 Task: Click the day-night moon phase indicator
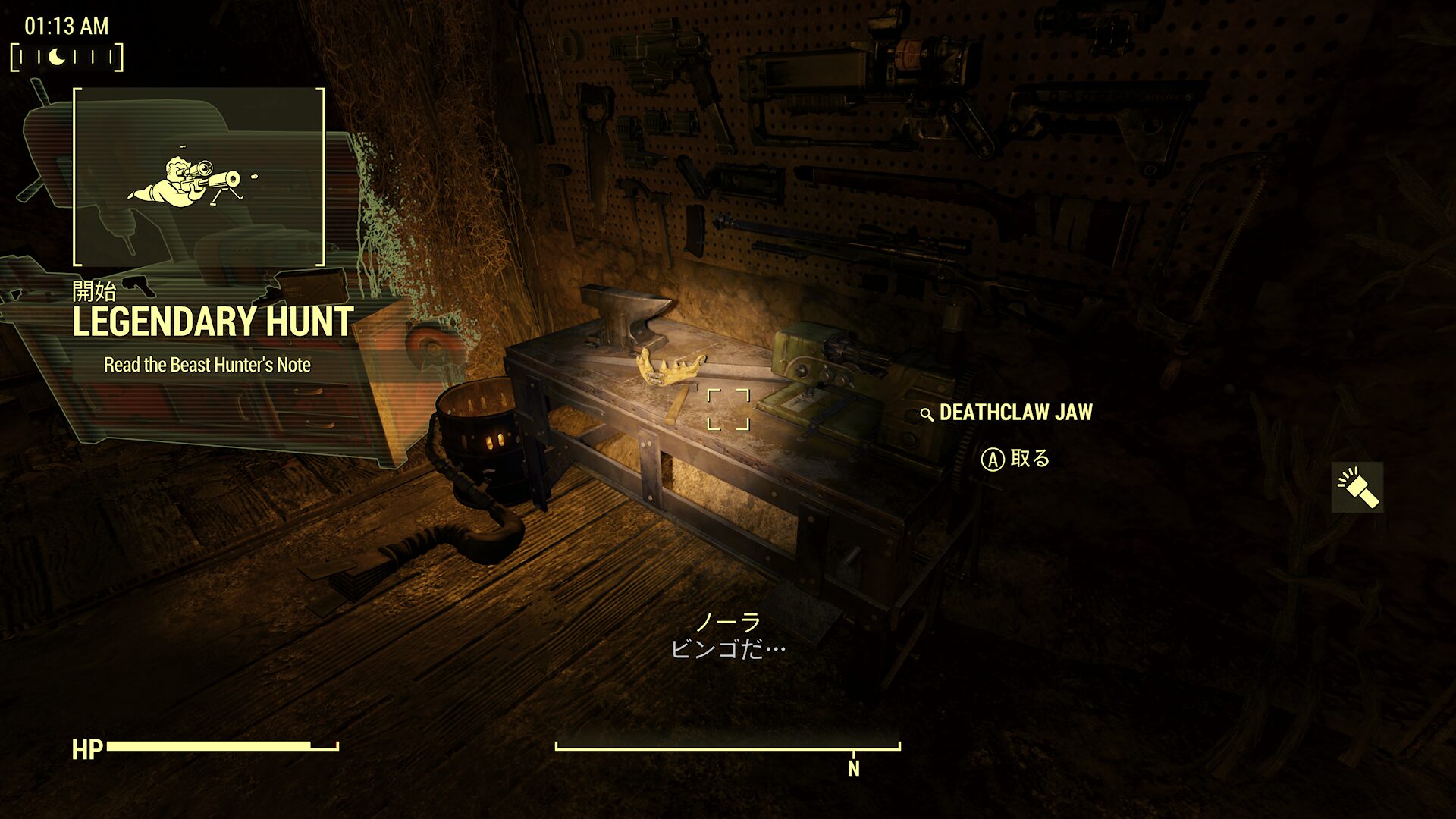click(66, 57)
